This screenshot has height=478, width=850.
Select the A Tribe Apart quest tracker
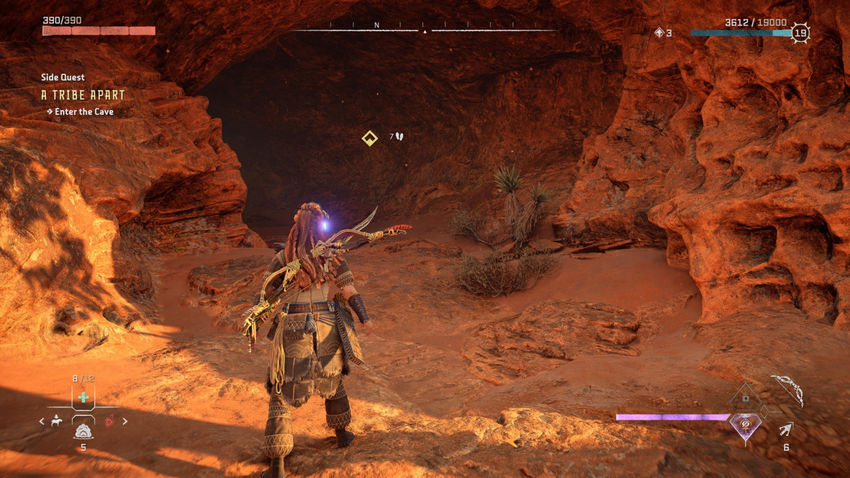tap(83, 94)
